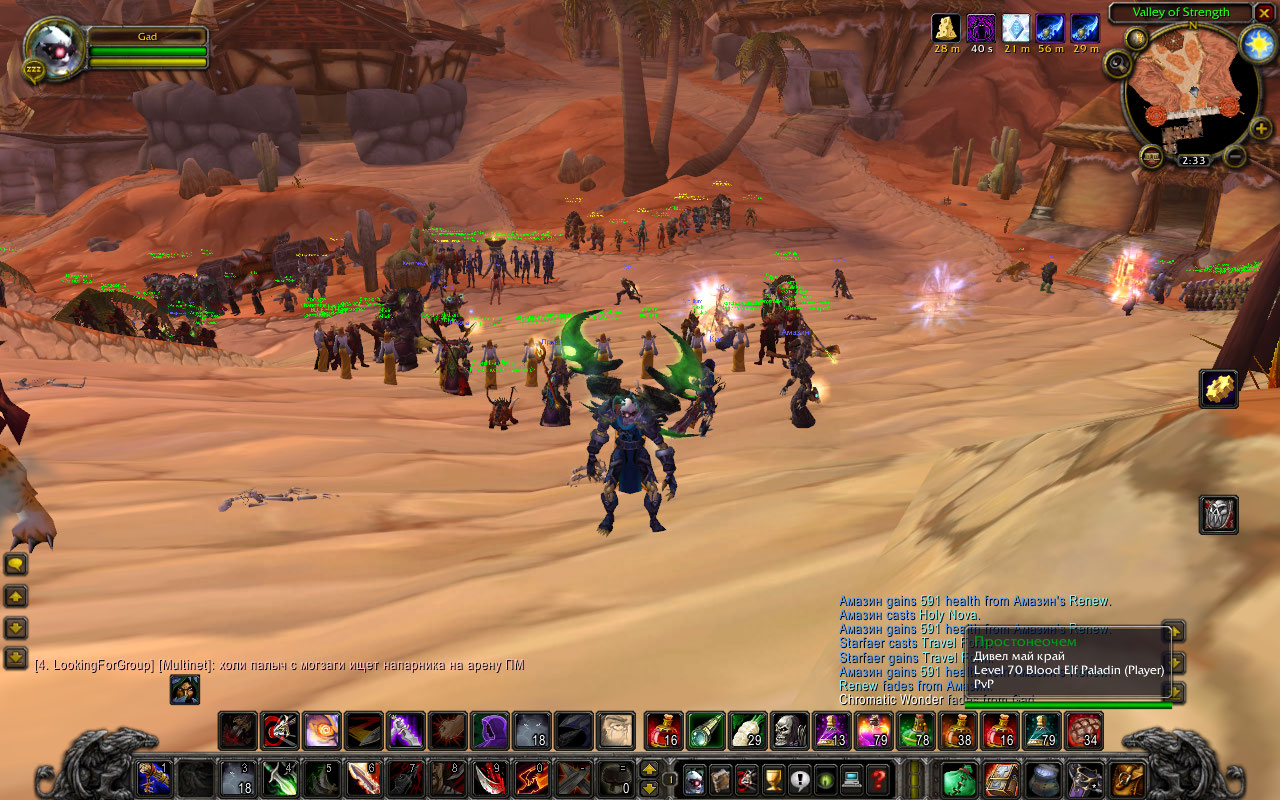This screenshot has height=800, width=1280.
Task: Open the spellbook micro menu button
Action: point(721,779)
